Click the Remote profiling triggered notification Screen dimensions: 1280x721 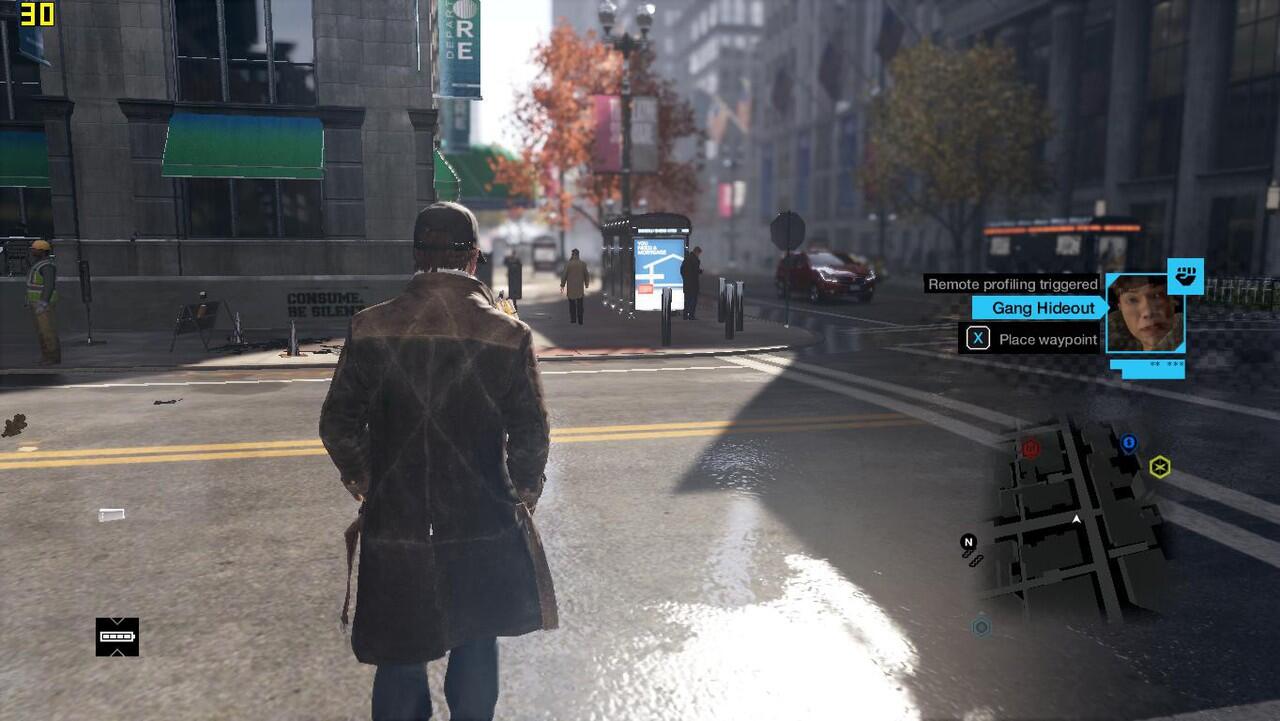point(1012,284)
